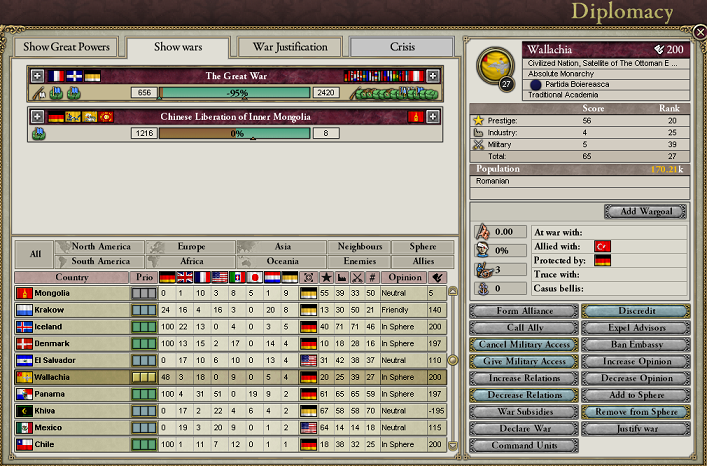Give Military Access to Wallachia
The width and height of the screenshot is (707, 466).
point(524,362)
